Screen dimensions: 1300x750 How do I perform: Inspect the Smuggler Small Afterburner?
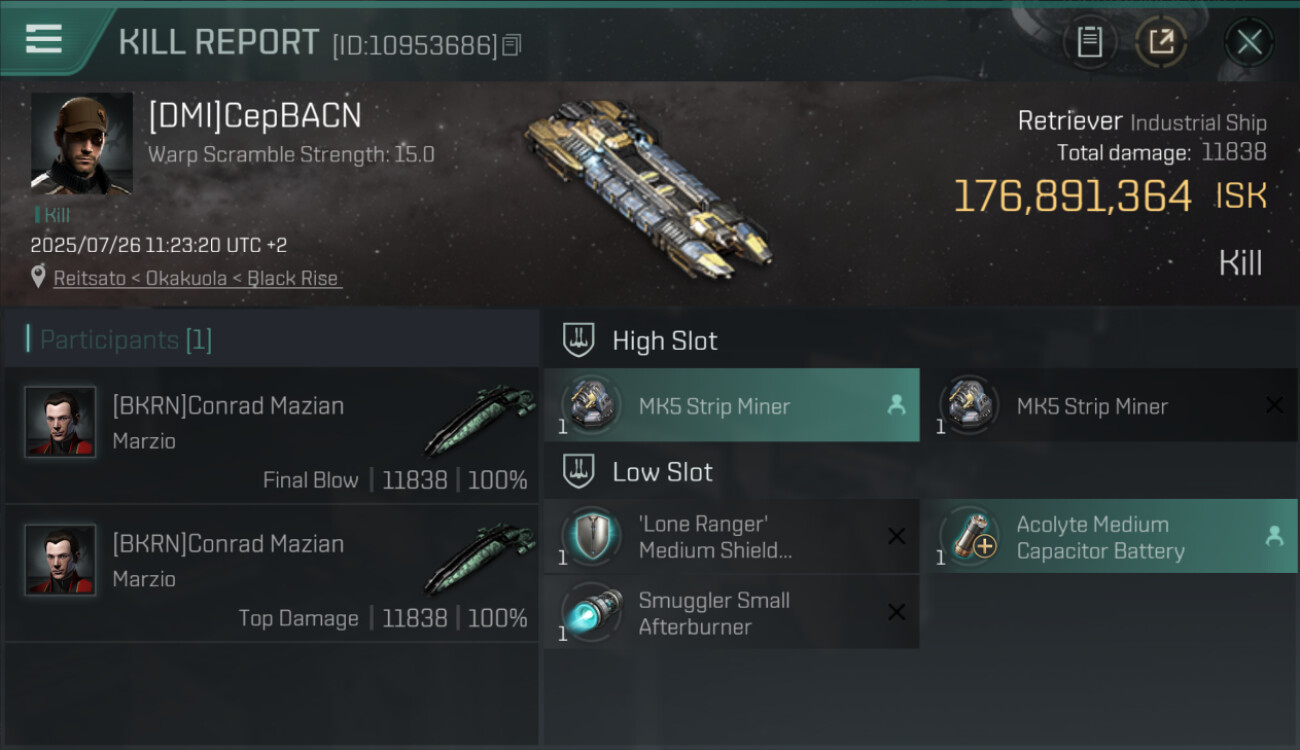(731, 613)
